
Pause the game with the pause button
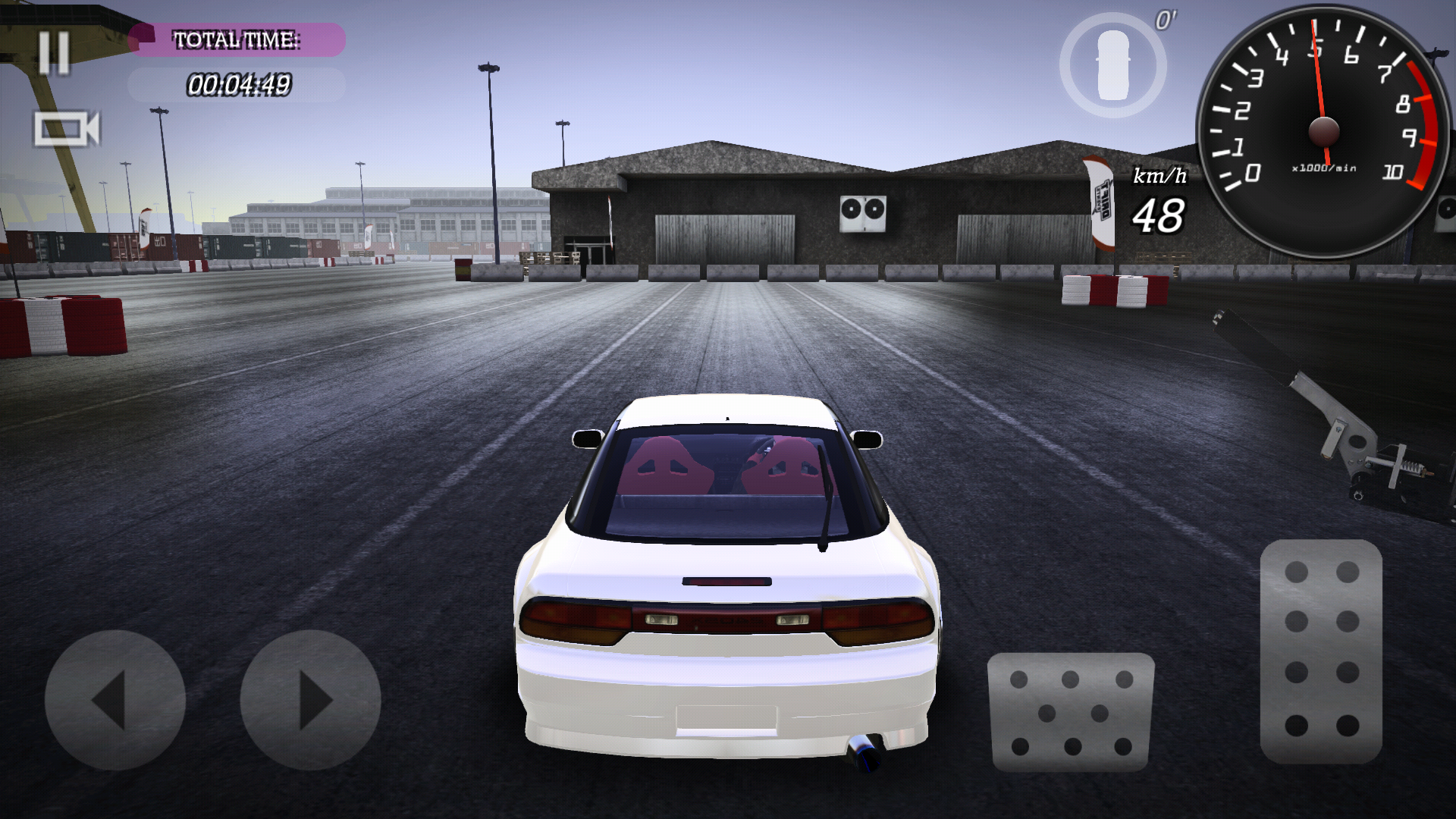tap(54, 53)
